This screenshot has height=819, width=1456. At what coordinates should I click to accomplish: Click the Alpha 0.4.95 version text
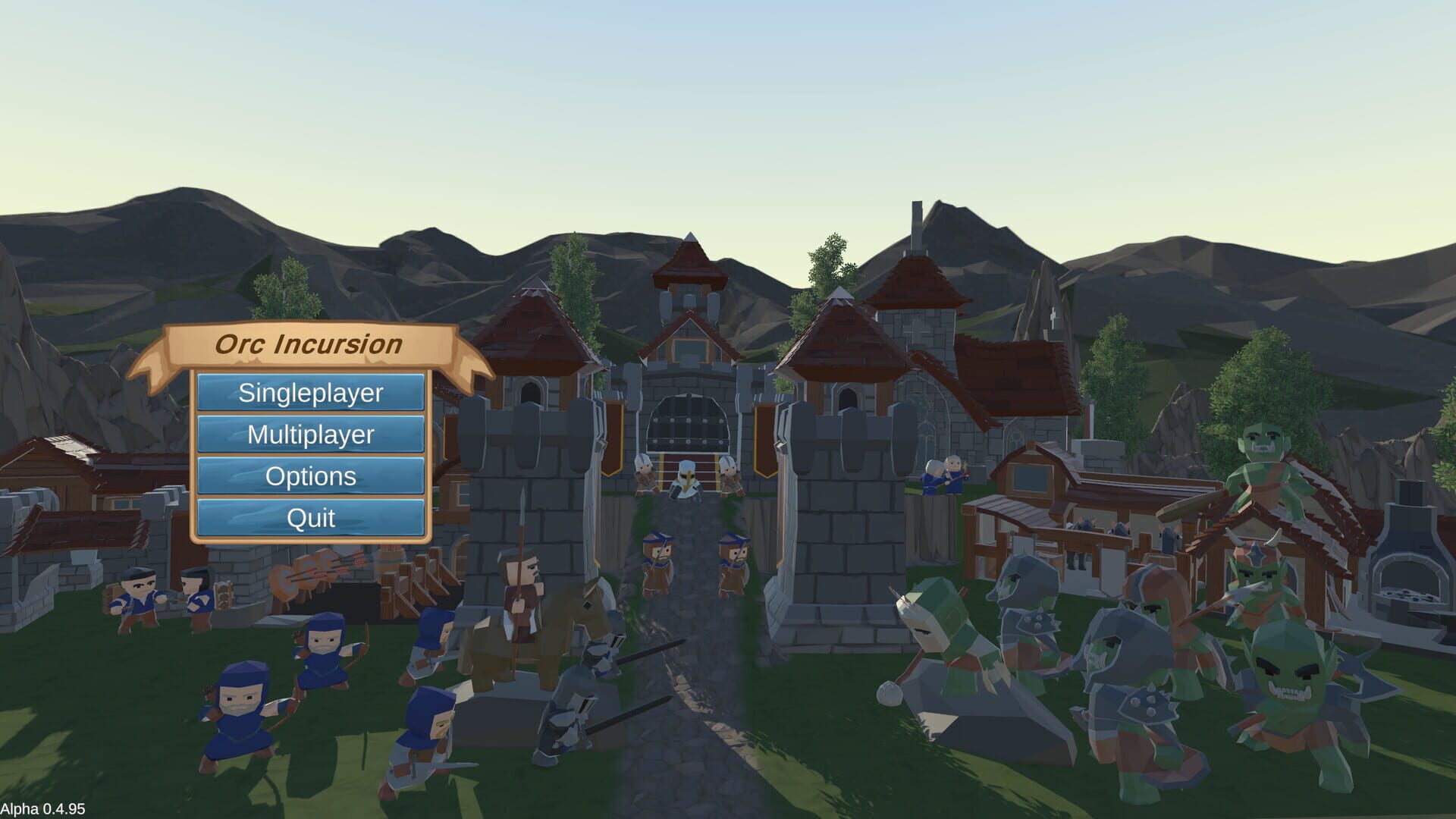click(43, 806)
